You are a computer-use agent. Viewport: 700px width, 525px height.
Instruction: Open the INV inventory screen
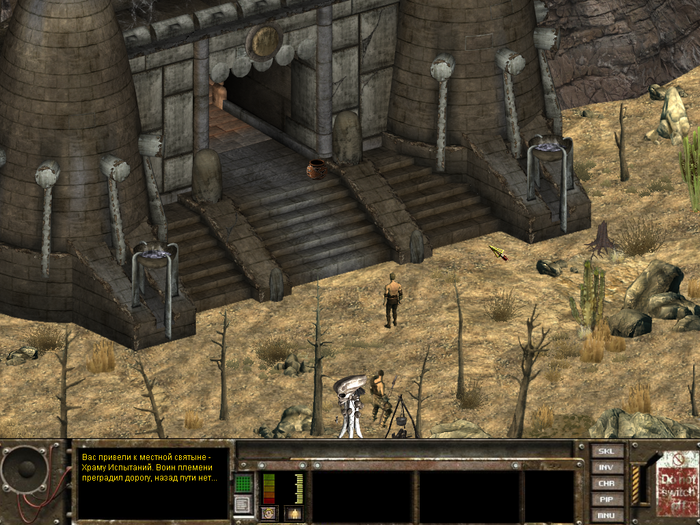[607, 467]
